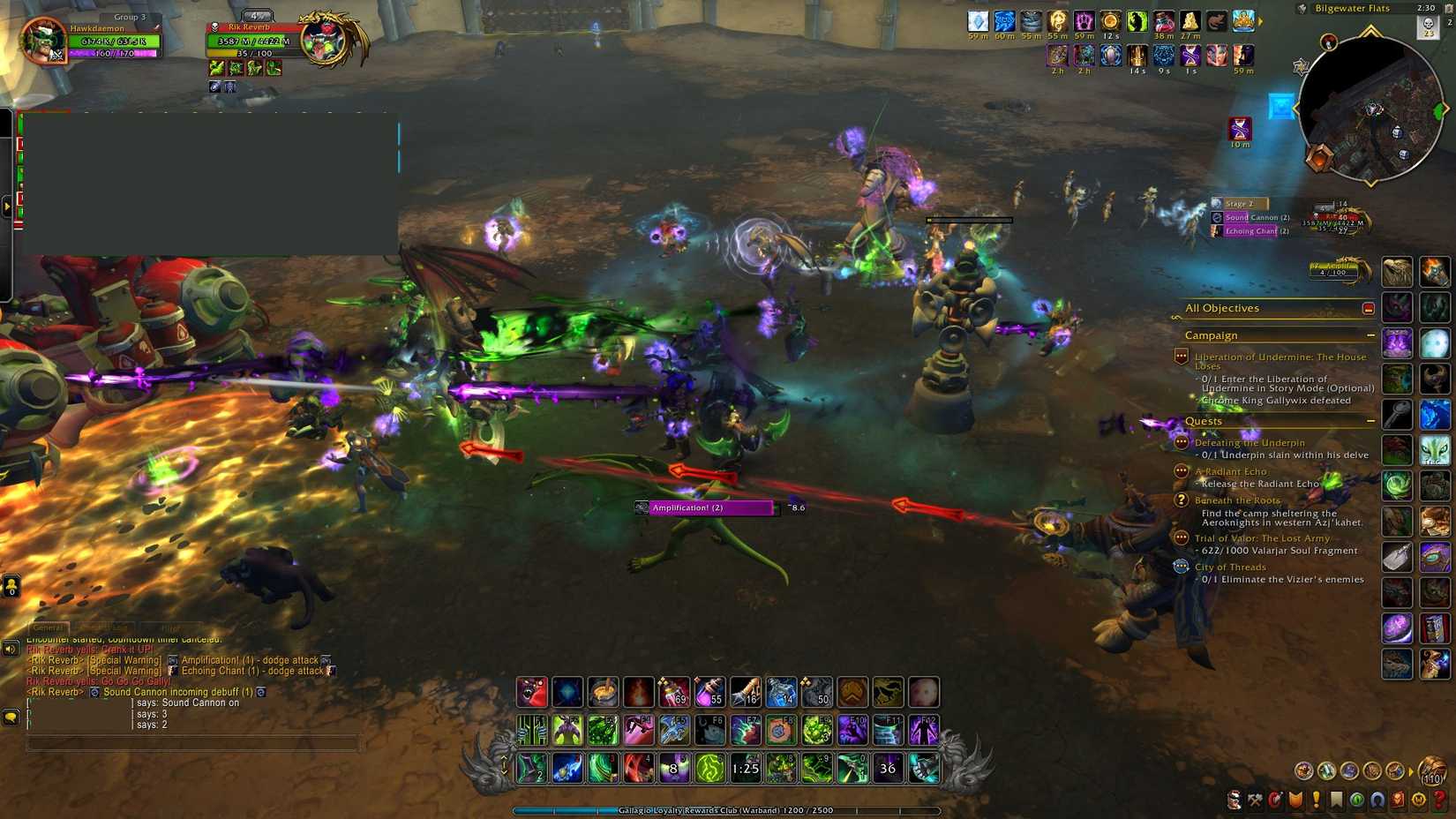This screenshot has height=819, width=1456.
Task: Open the Filter chat tab
Action: (170, 628)
